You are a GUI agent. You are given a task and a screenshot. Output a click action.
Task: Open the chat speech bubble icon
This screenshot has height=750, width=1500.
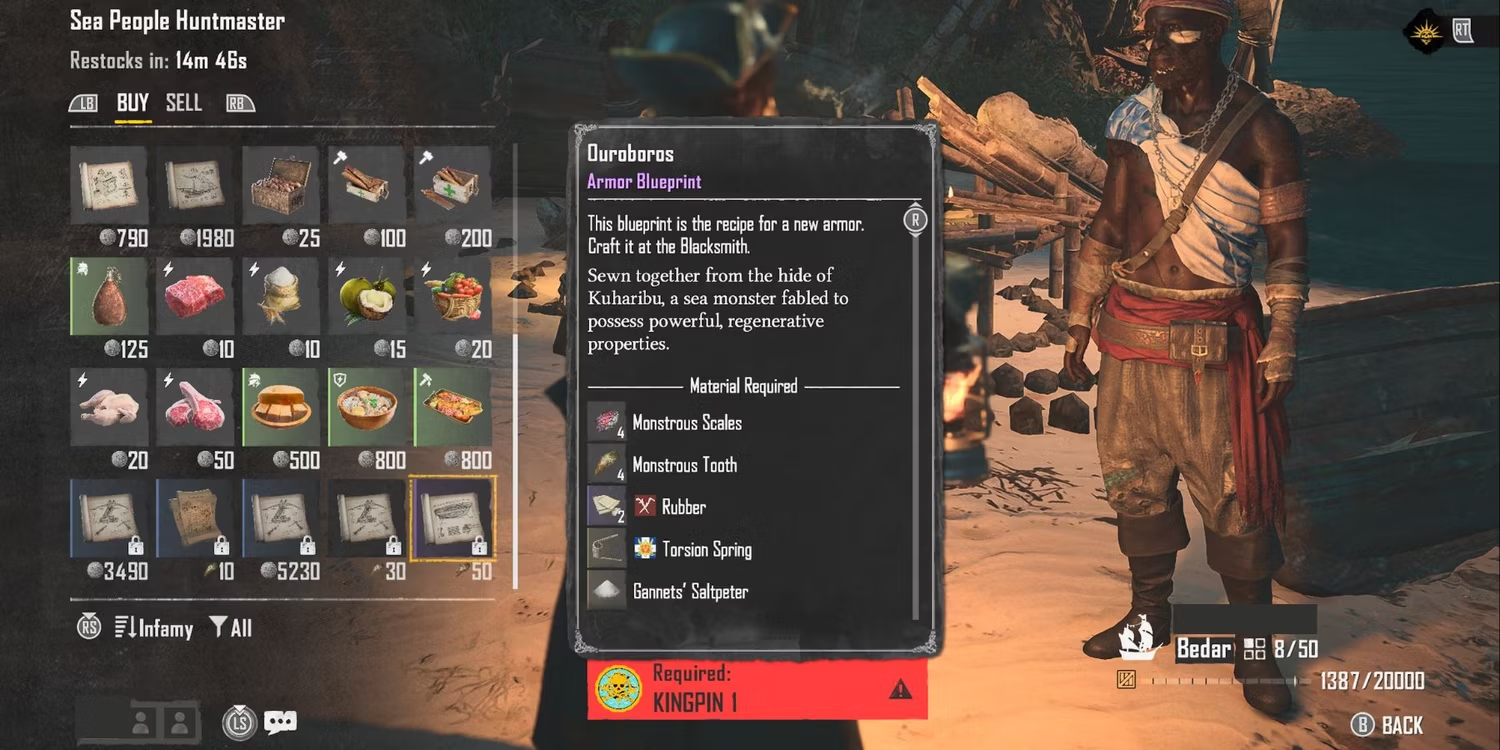click(281, 722)
